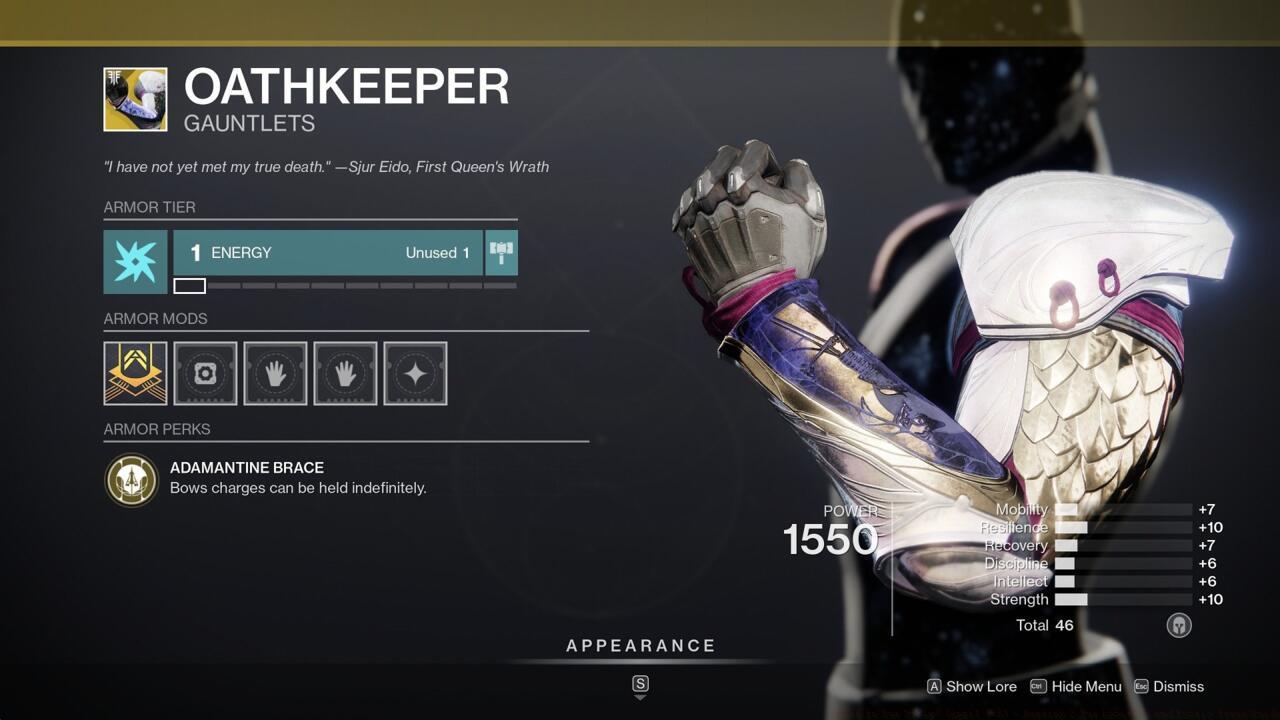Expand the Appearance section
This screenshot has width=1280, height=720.
[640, 646]
